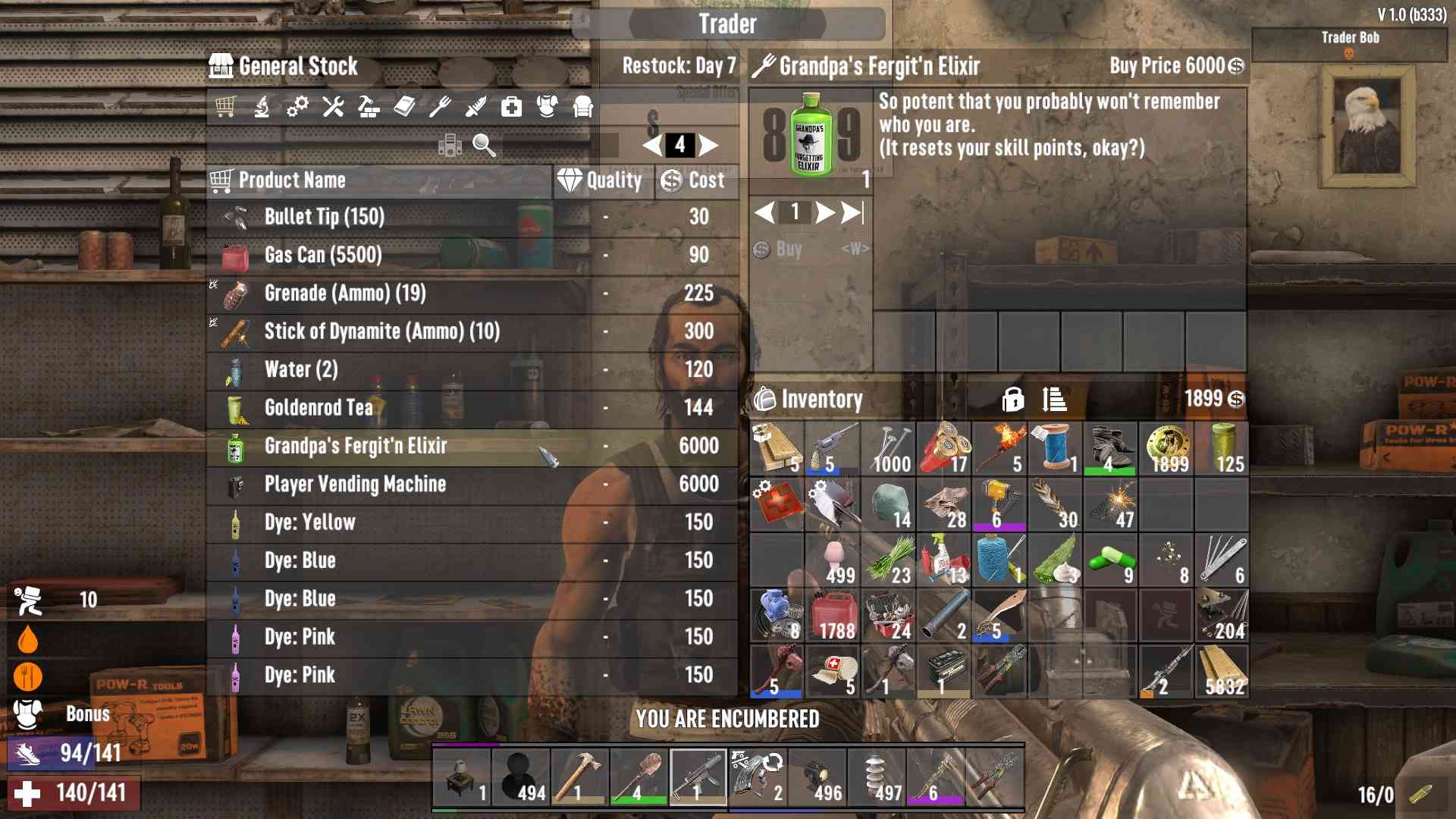The width and height of the screenshot is (1456, 819).
Task: Select the Player Vending Machine listing
Action: [470, 484]
